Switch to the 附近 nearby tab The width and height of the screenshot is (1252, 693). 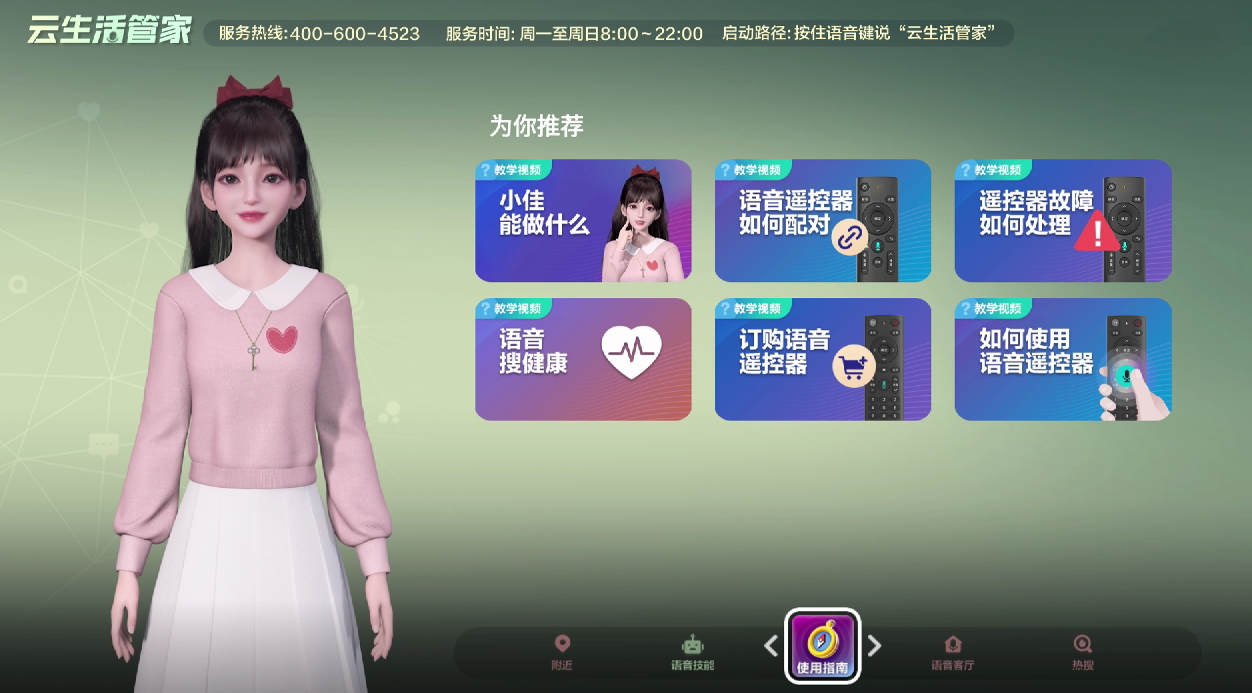coord(562,652)
